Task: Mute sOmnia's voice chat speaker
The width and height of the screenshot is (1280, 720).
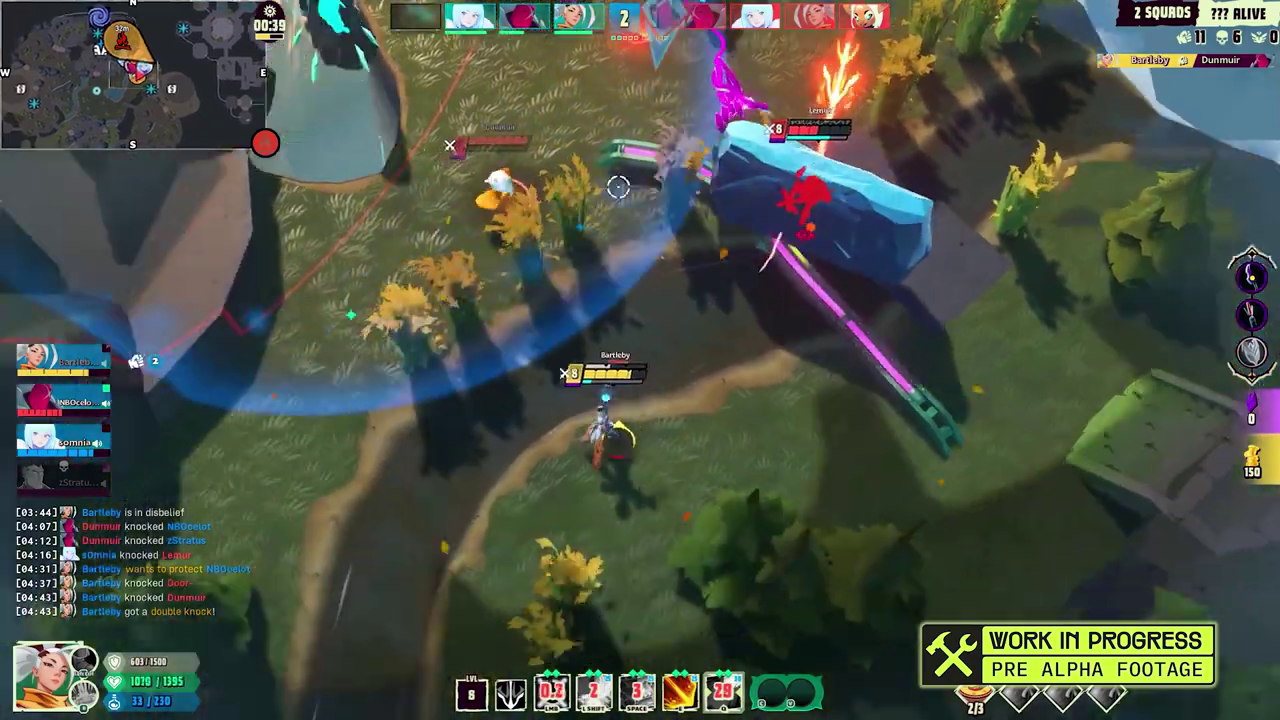Action: 96,441
